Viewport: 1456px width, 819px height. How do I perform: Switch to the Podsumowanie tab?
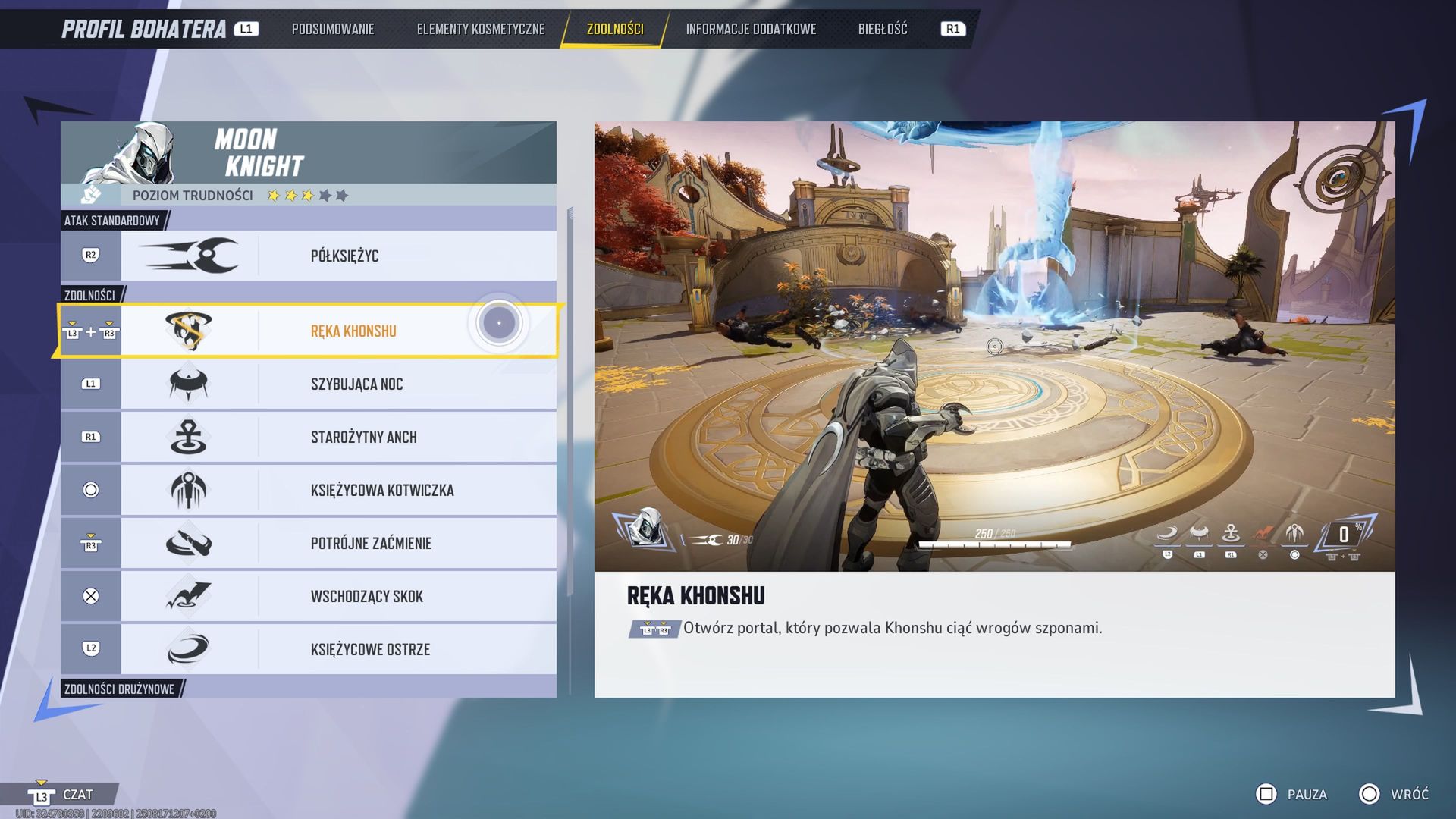[333, 29]
